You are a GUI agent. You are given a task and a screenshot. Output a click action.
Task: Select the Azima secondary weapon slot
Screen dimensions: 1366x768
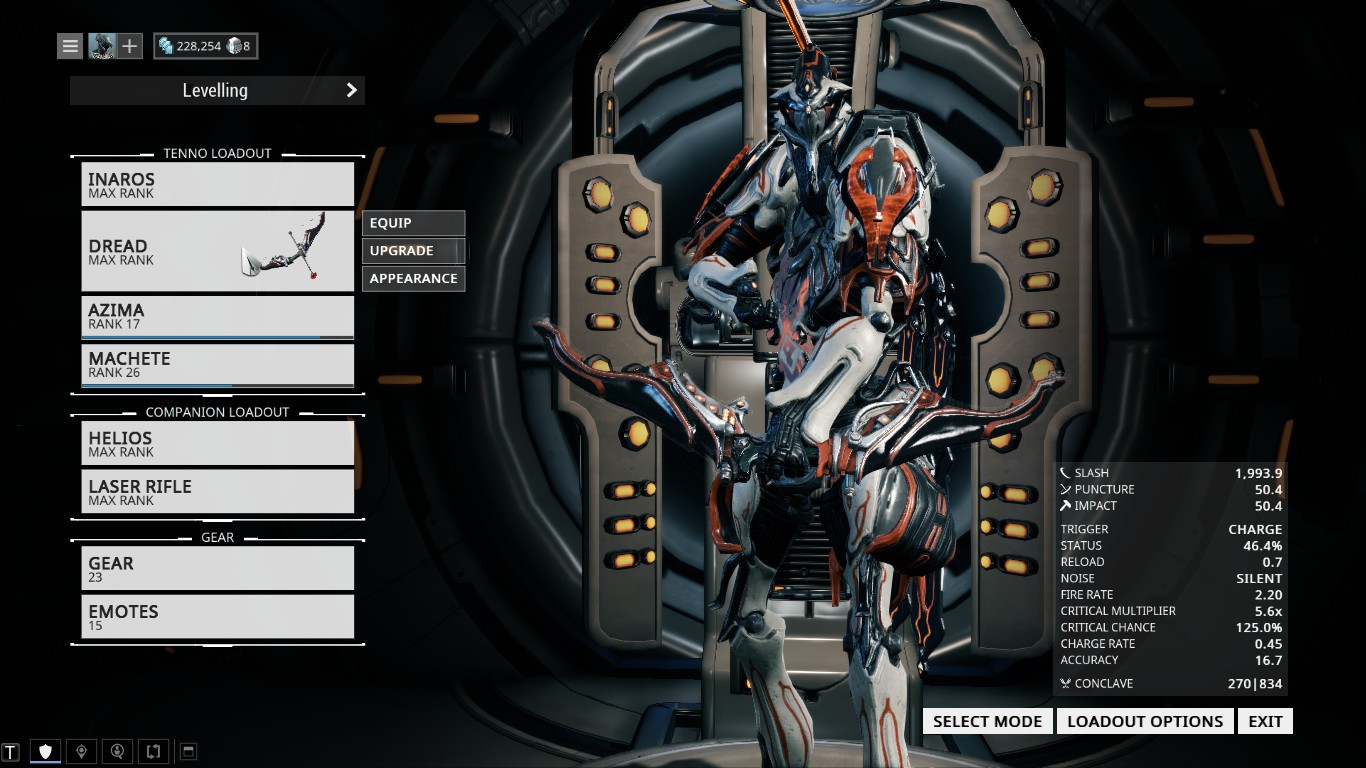pyautogui.click(x=217, y=316)
